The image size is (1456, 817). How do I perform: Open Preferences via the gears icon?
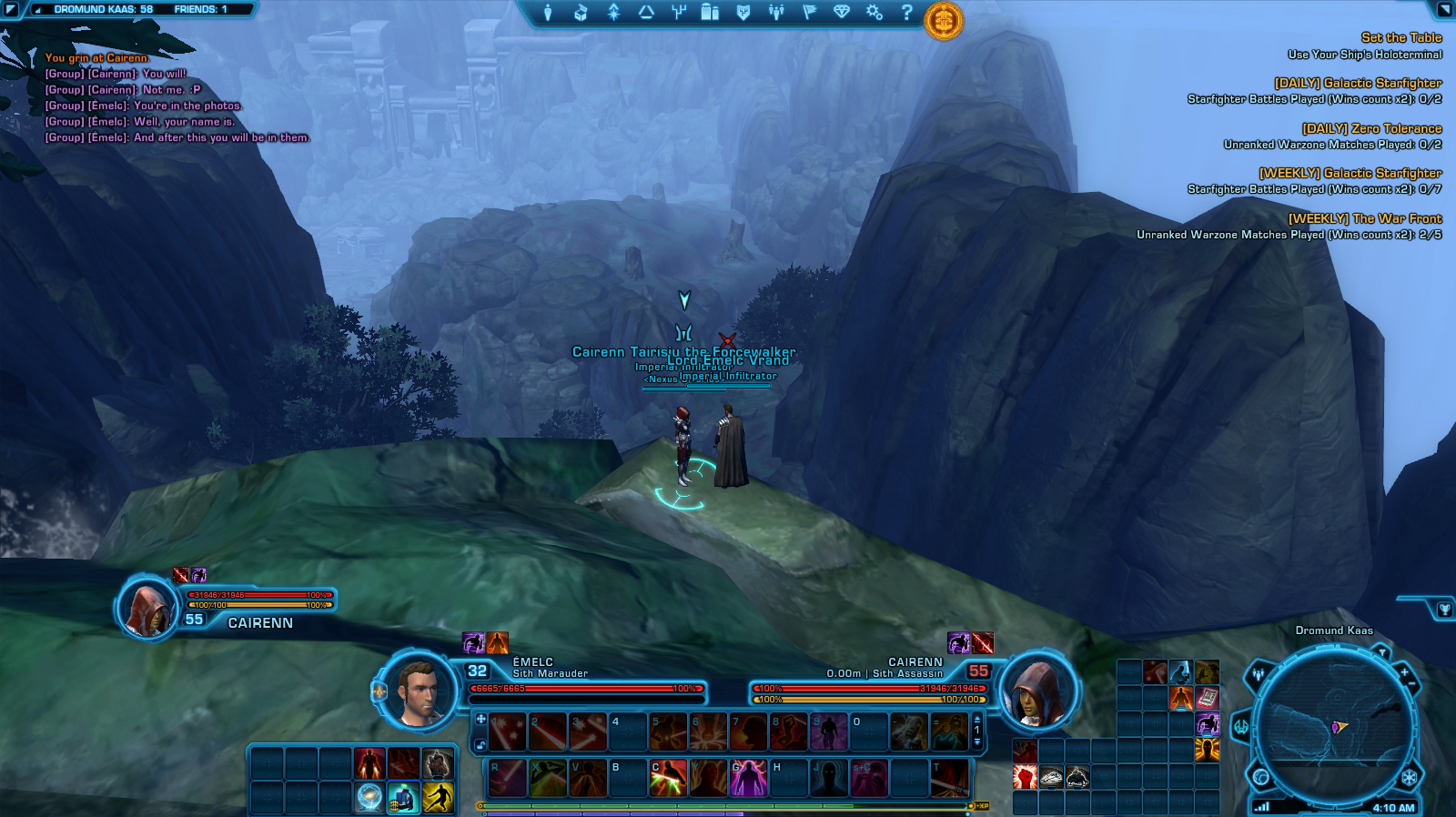pos(874,12)
